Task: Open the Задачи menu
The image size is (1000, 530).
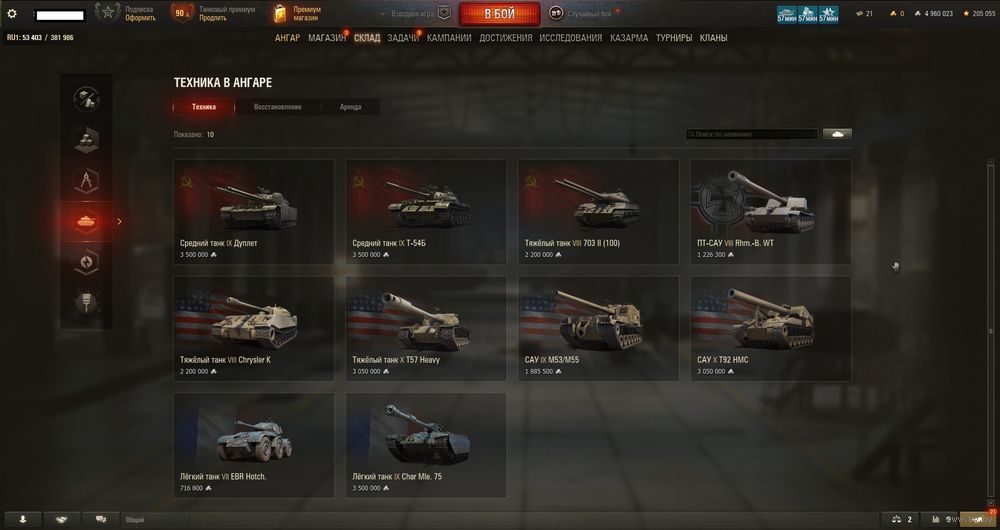Action: coord(403,38)
